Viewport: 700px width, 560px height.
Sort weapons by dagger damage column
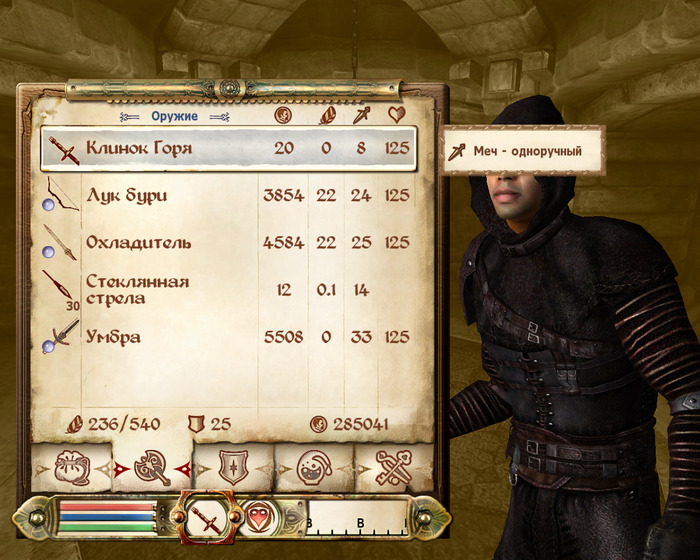[360, 116]
